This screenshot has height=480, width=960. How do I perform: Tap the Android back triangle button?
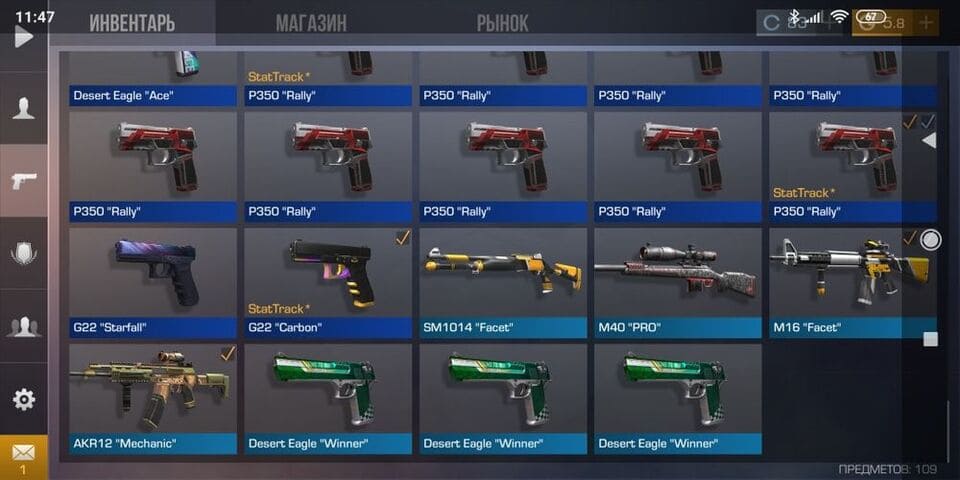(x=929, y=141)
